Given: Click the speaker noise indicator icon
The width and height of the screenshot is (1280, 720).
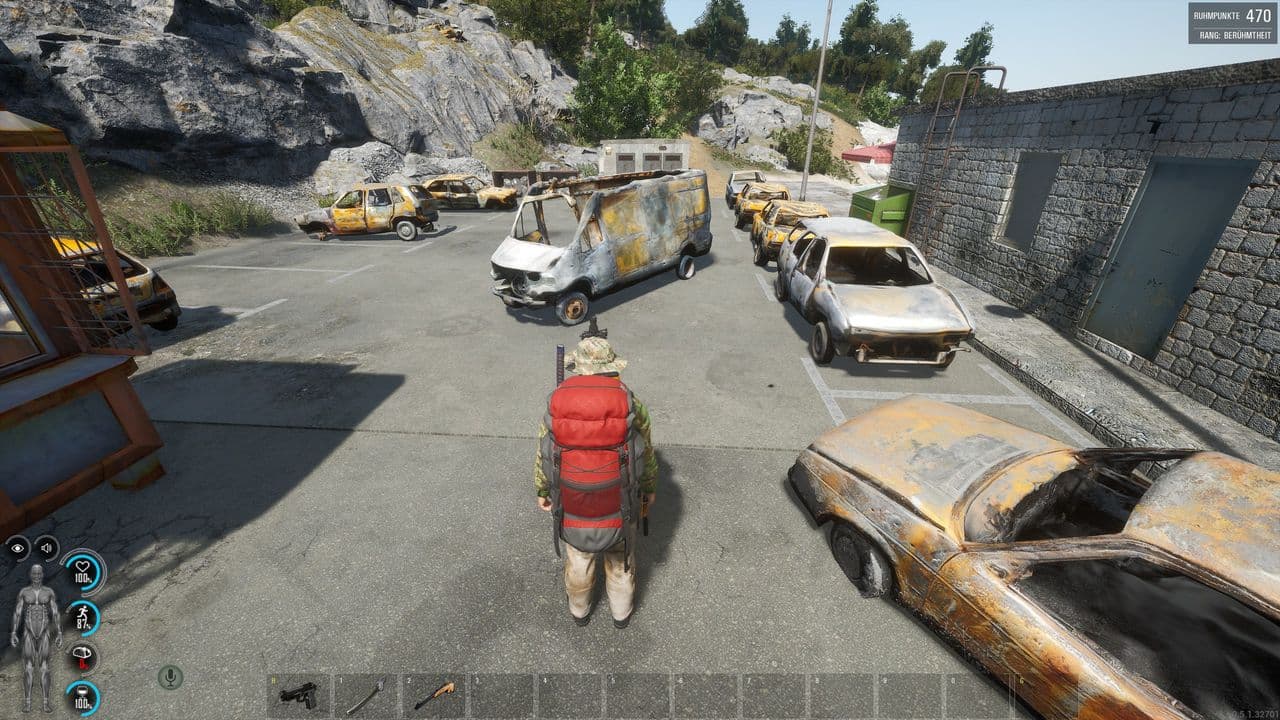Looking at the screenshot, I should (46, 548).
